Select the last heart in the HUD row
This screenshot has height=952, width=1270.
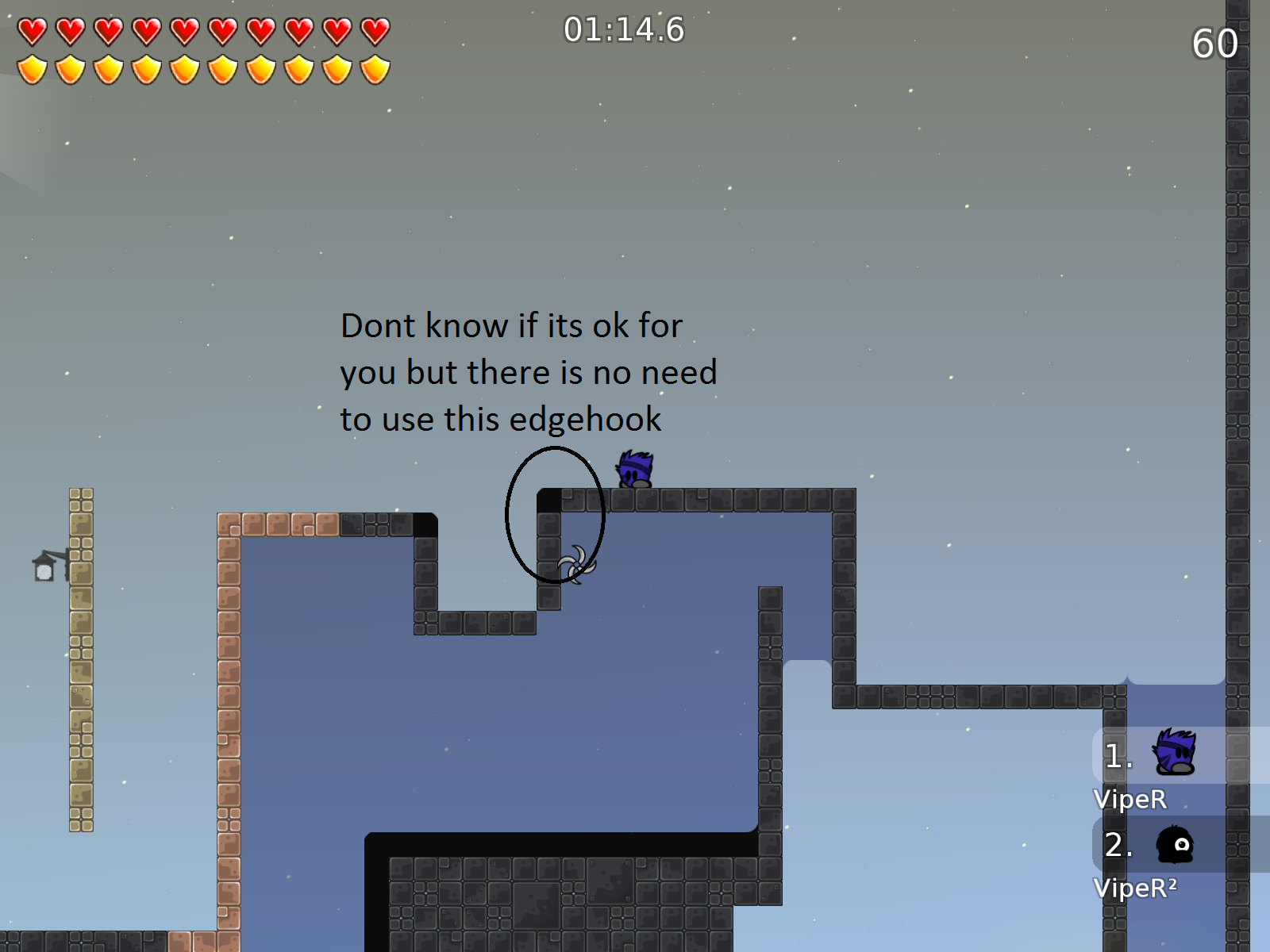[x=373, y=30]
